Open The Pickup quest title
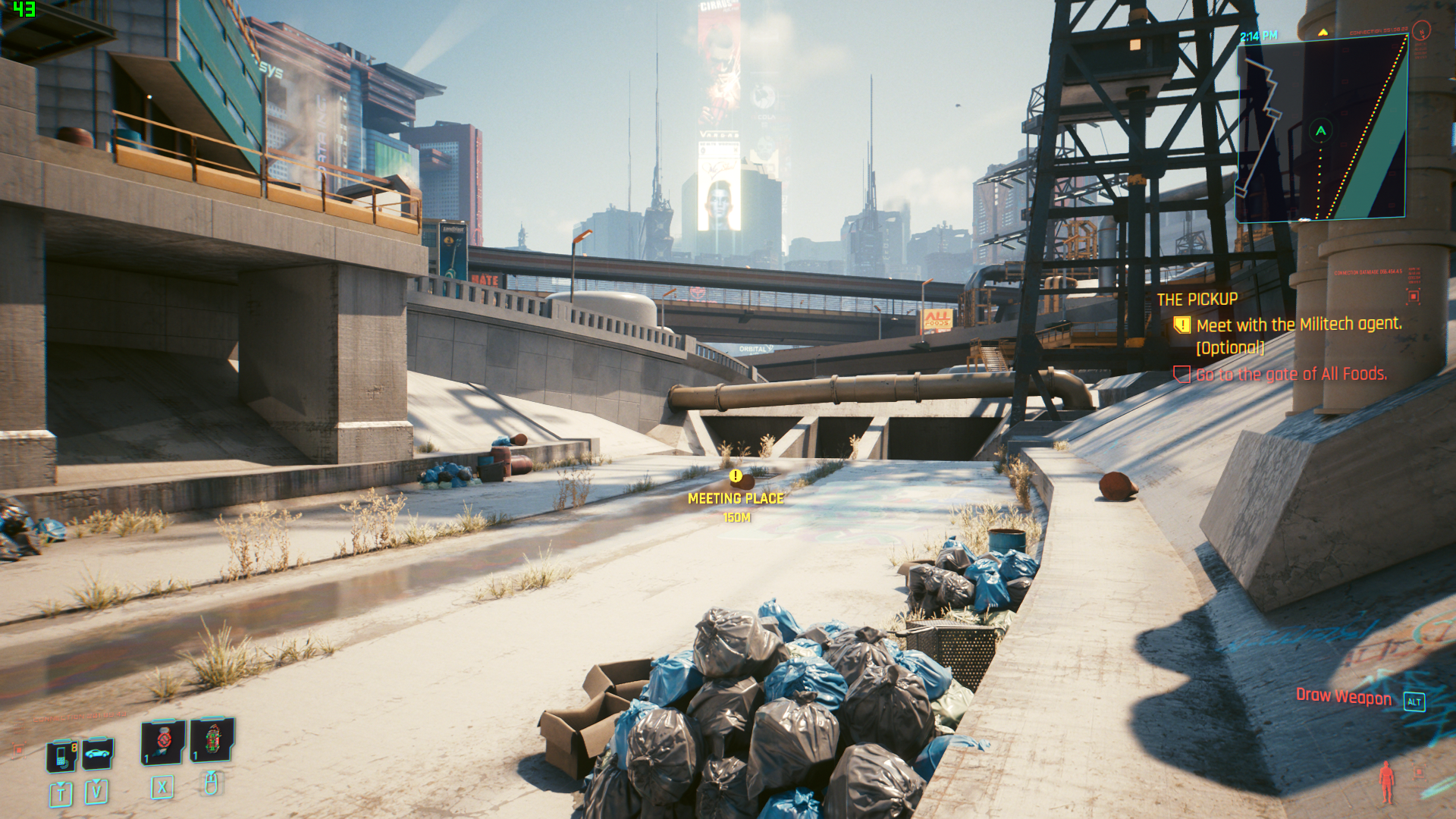Screen dimensions: 1456x819 tap(1197, 300)
